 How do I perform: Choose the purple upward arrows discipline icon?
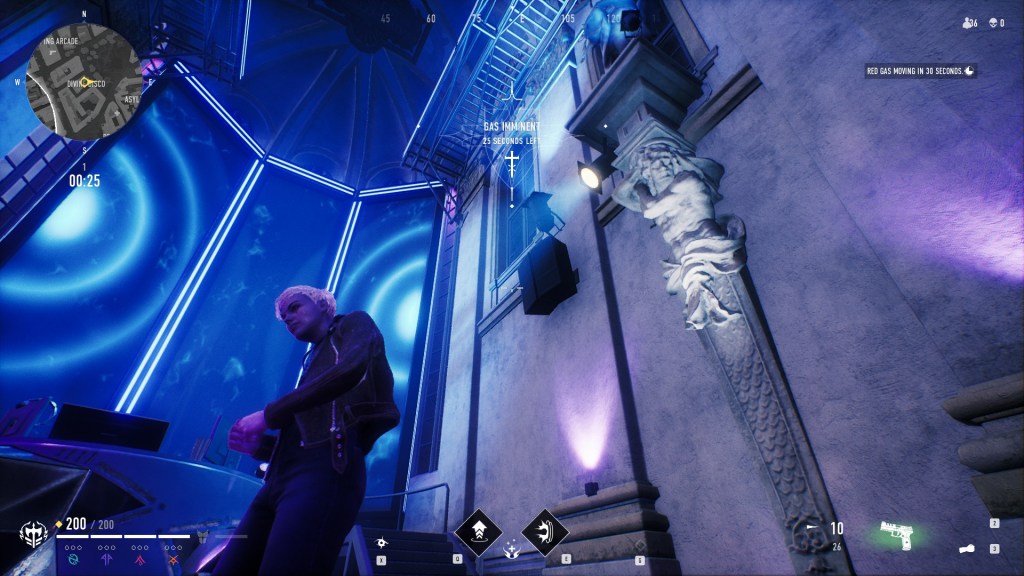coord(107,559)
